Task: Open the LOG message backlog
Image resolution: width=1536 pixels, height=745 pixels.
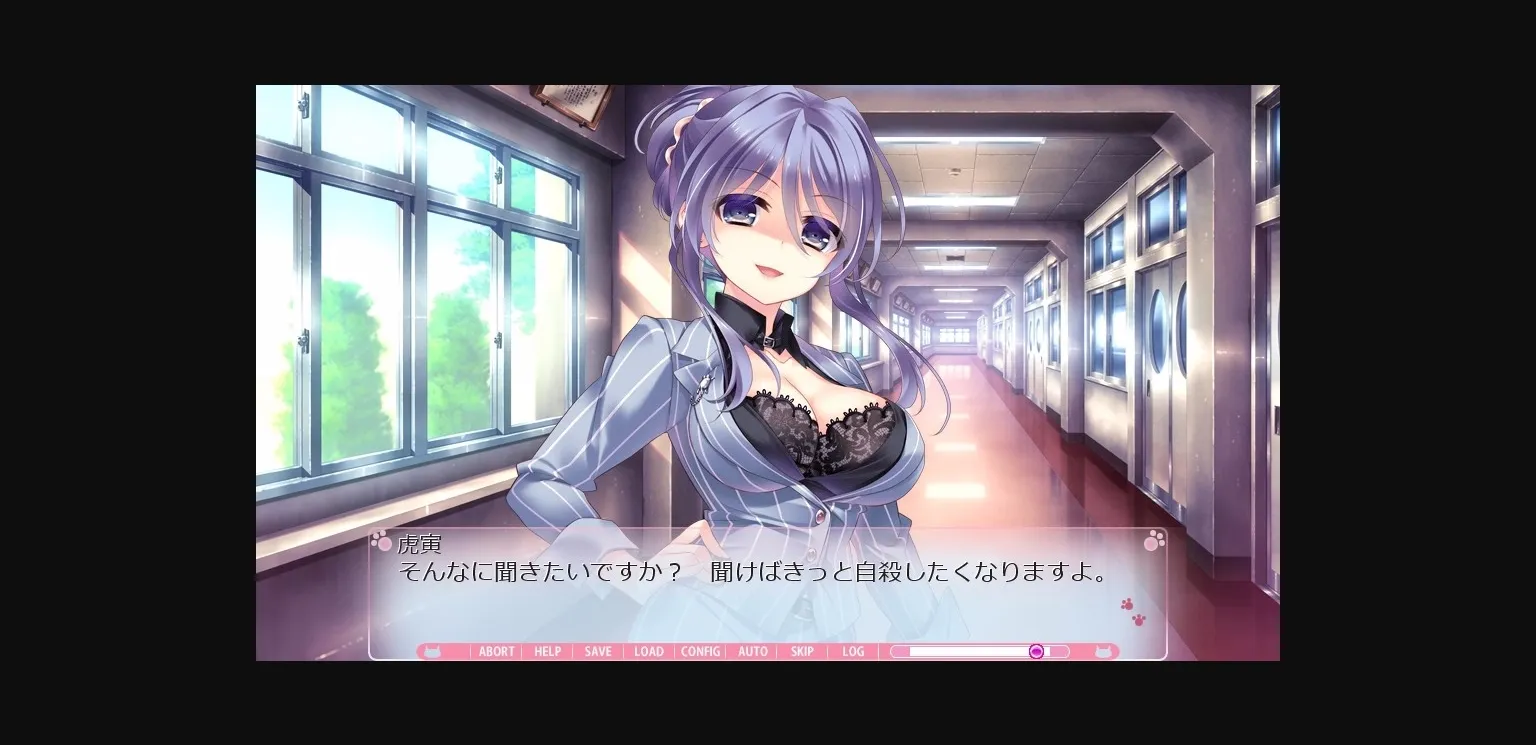Action: [x=853, y=651]
